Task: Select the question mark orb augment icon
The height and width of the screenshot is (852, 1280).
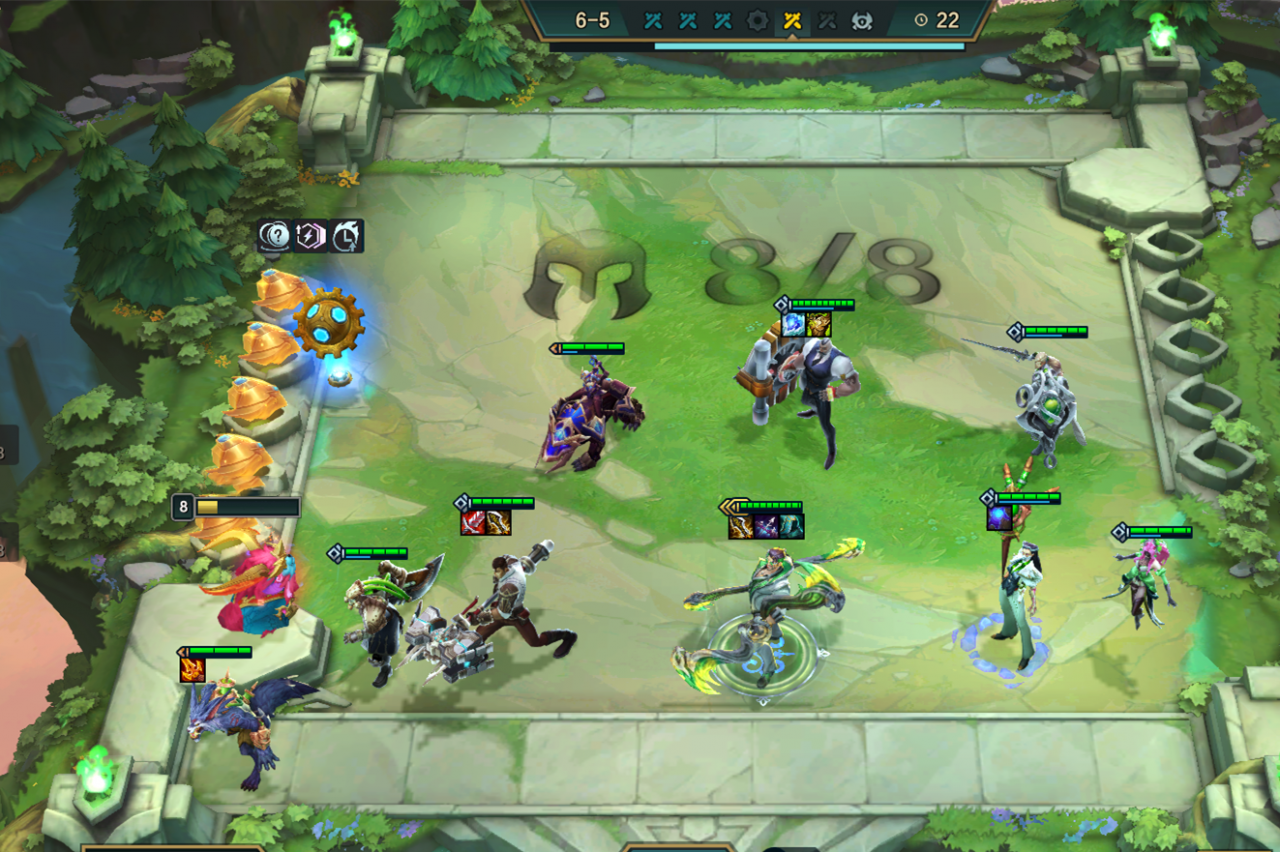Action: click(x=275, y=236)
